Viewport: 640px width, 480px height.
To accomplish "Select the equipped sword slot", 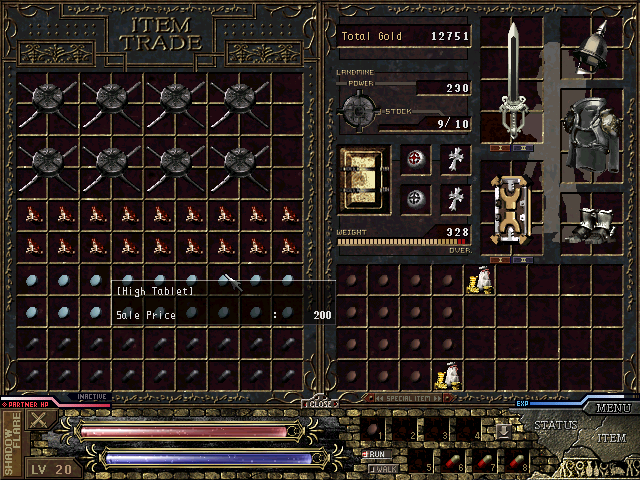I will (x=512, y=82).
